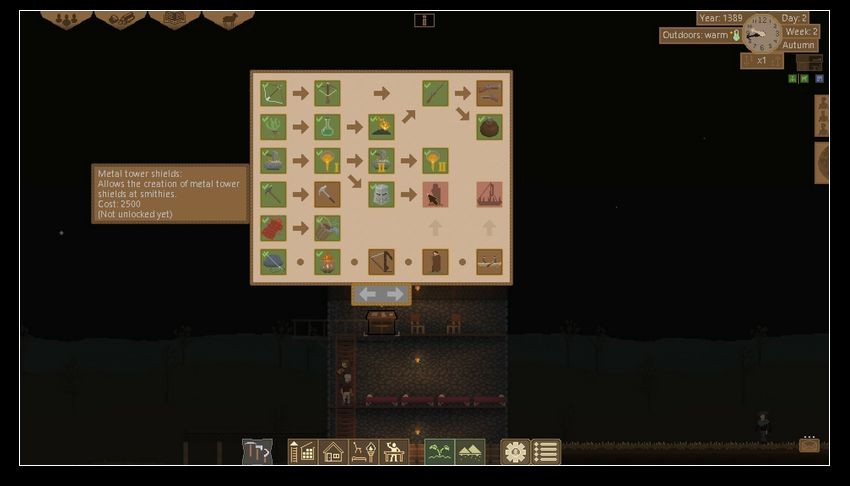The width and height of the screenshot is (850, 486).
Task: Open the mountain terrain tool
Action: pyautogui.click(x=470, y=452)
